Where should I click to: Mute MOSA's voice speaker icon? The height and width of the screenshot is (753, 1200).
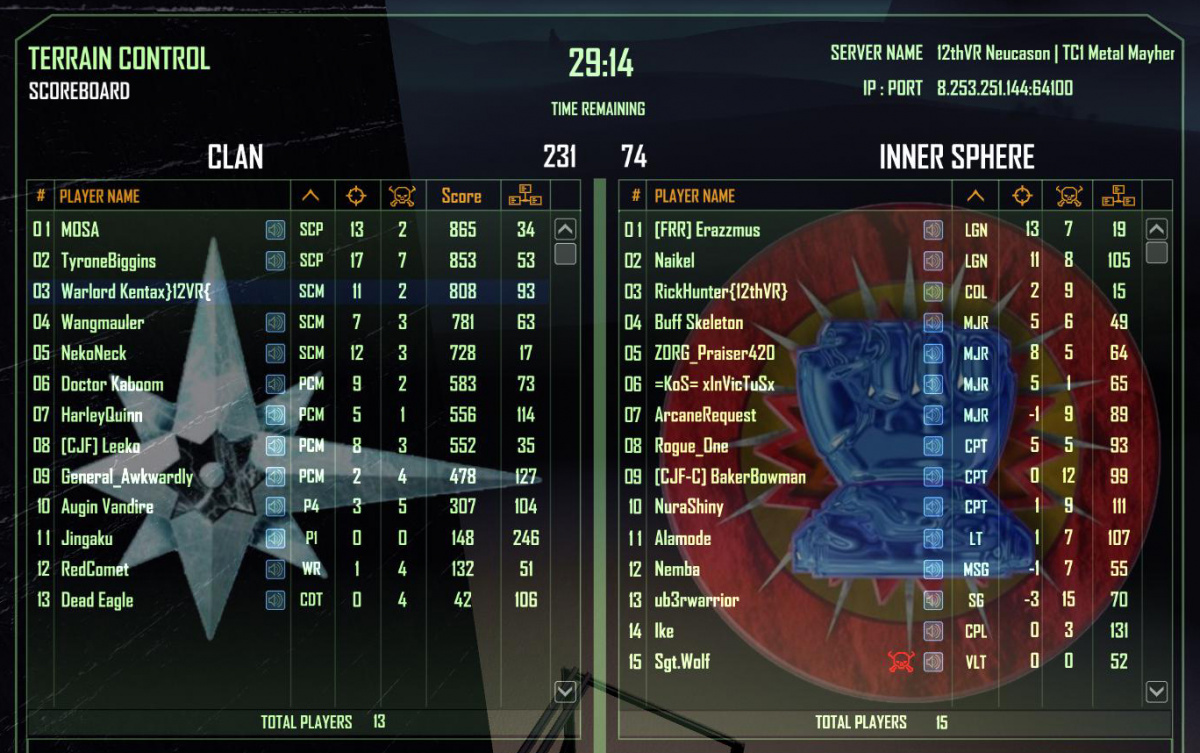click(x=275, y=230)
